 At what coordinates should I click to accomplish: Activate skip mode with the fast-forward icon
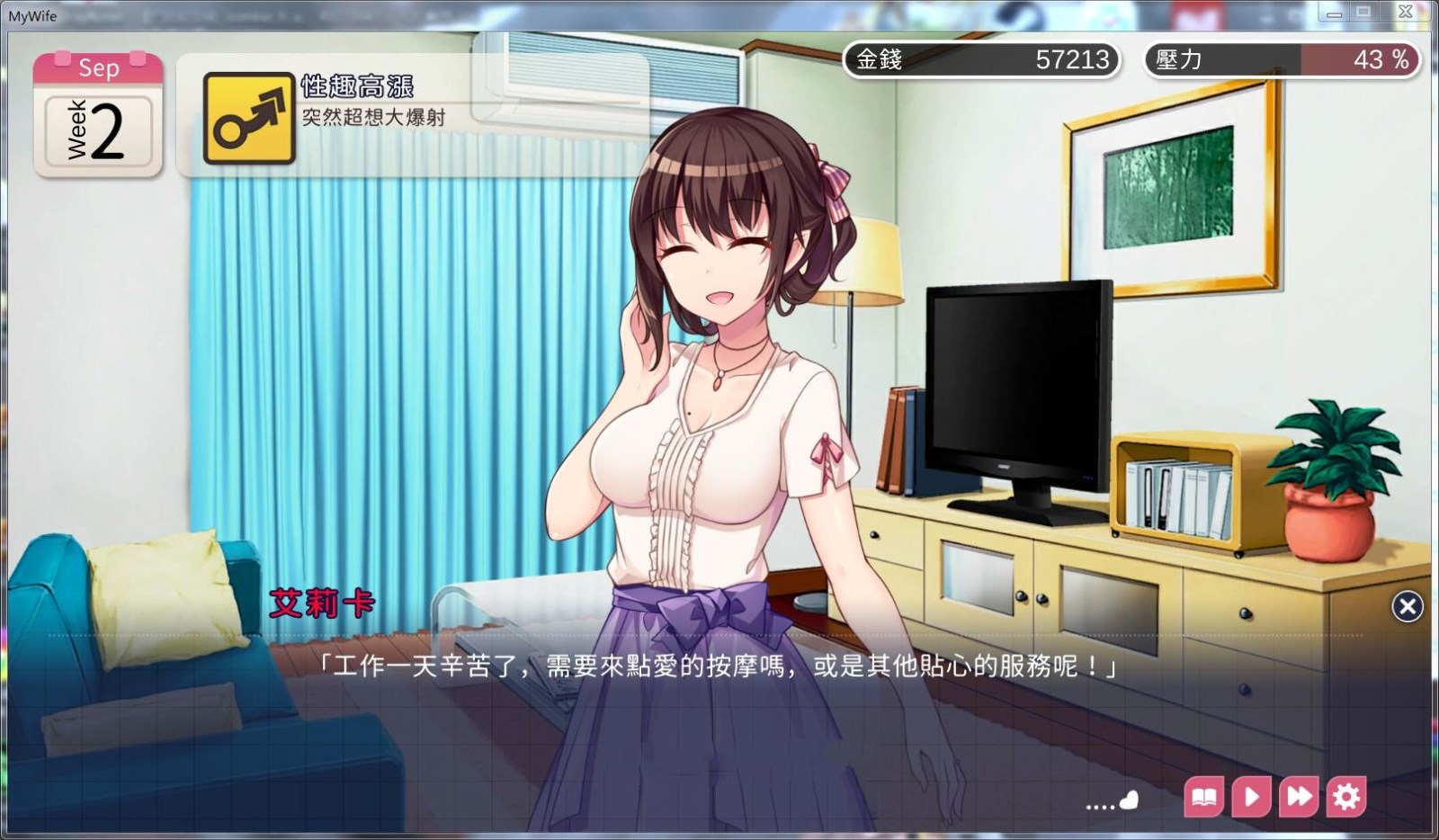pos(1298,796)
